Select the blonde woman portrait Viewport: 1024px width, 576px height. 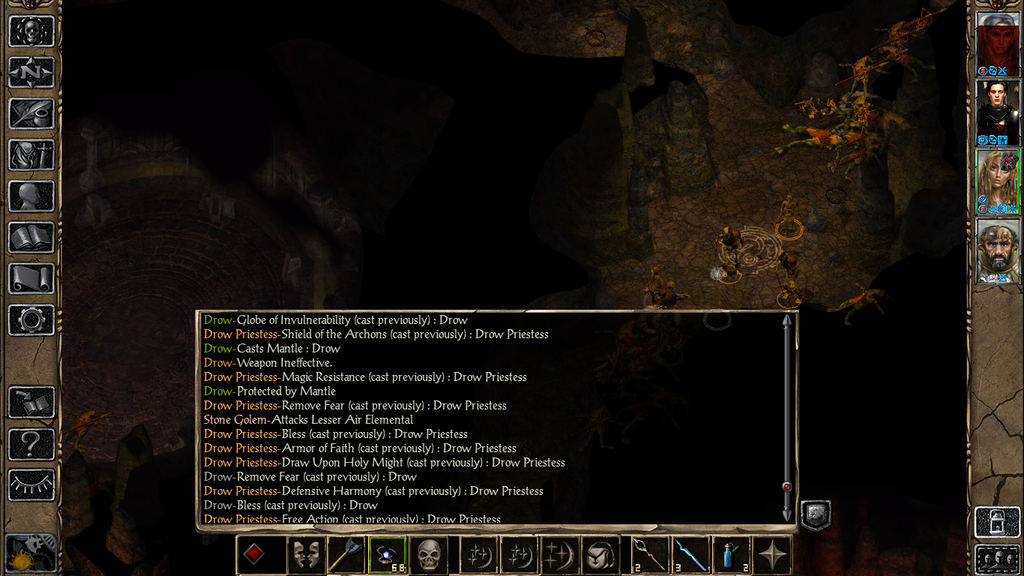click(997, 180)
